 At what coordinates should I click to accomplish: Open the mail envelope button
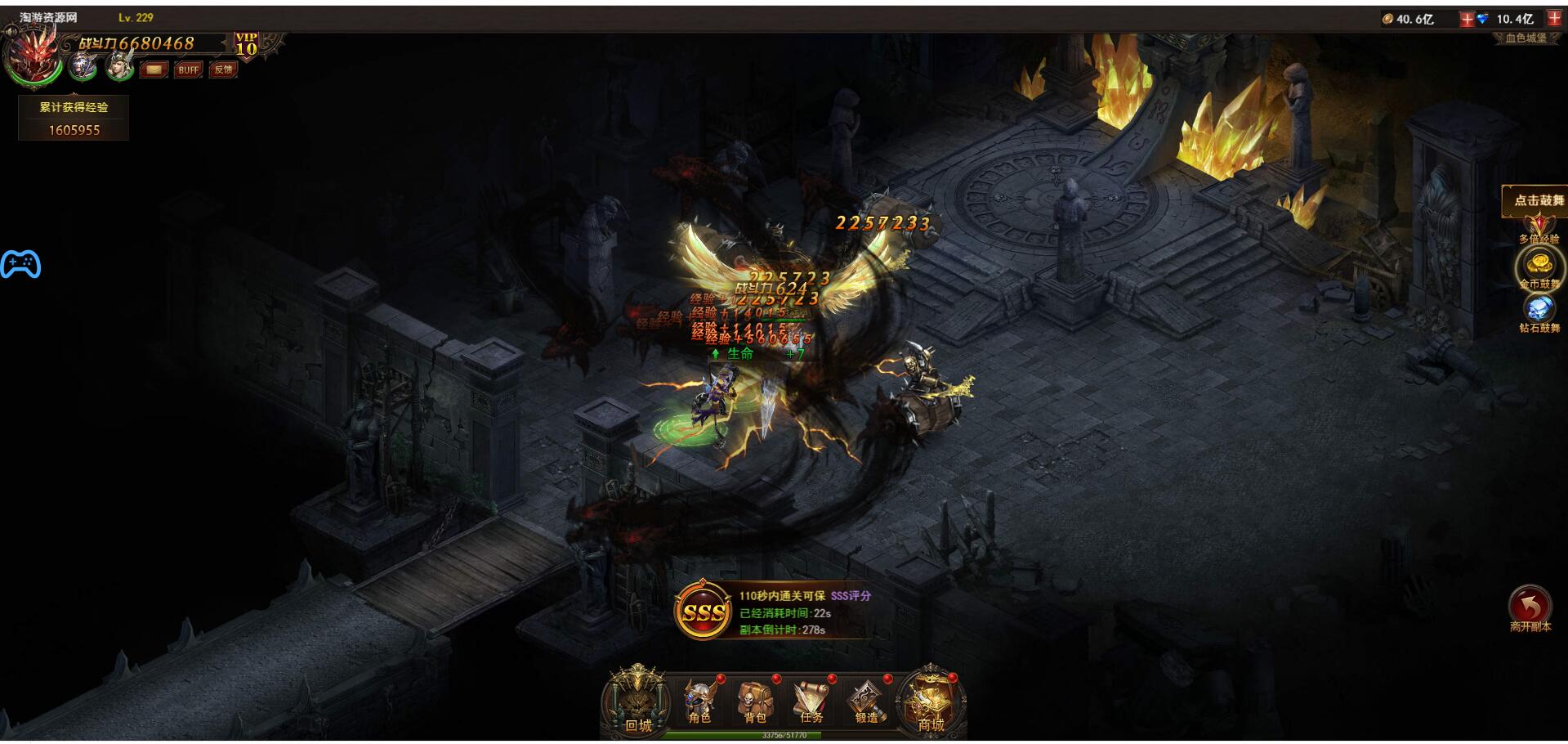click(153, 70)
